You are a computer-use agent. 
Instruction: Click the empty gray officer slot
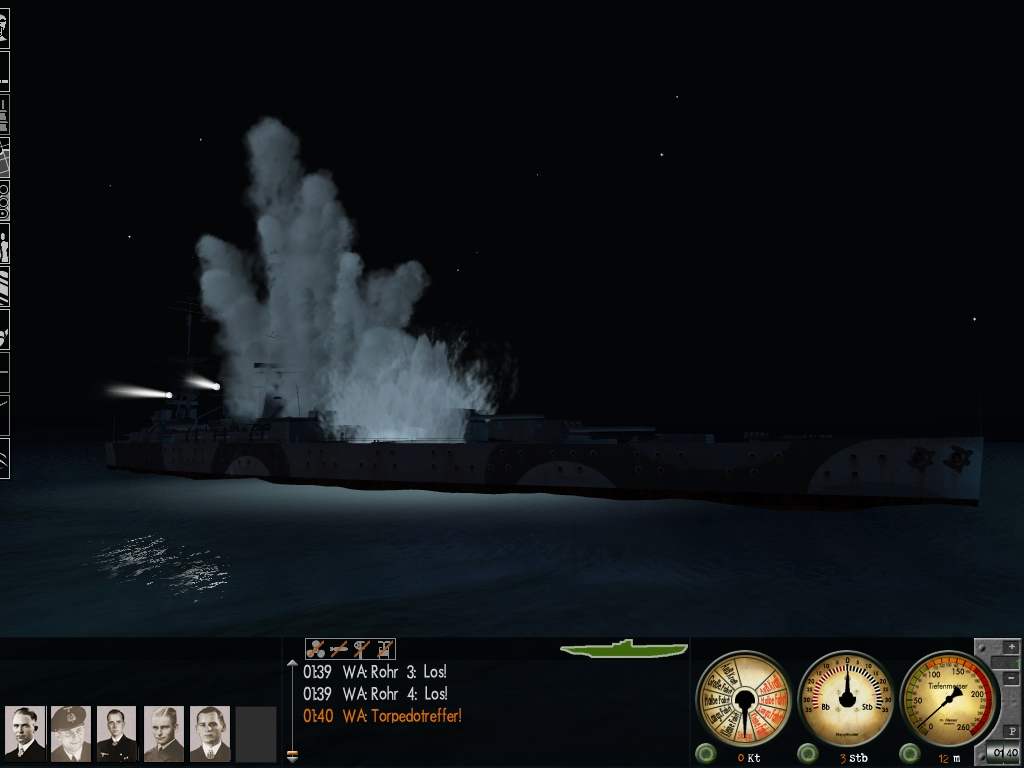click(x=256, y=733)
